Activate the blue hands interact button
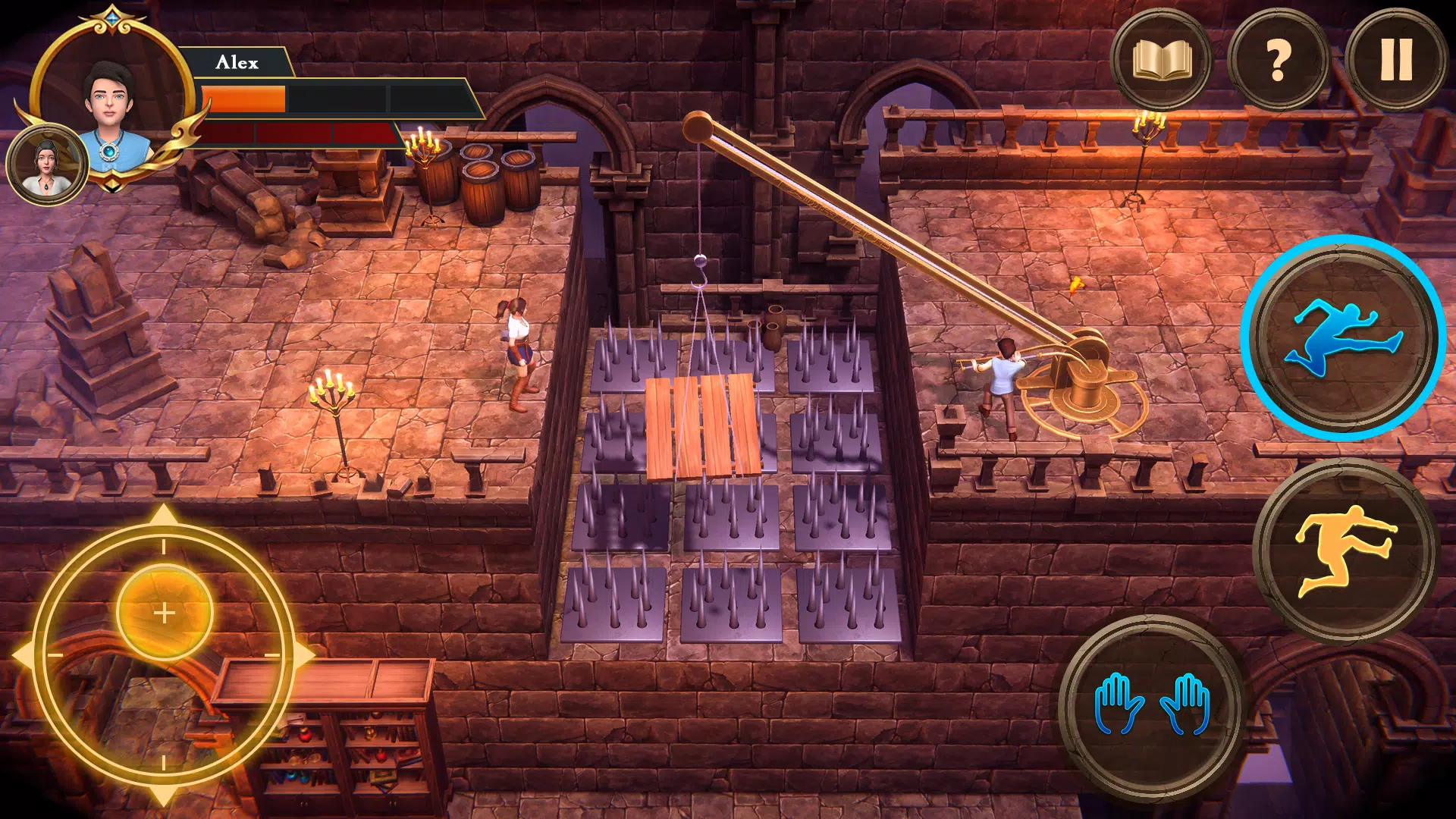 click(1150, 705)
